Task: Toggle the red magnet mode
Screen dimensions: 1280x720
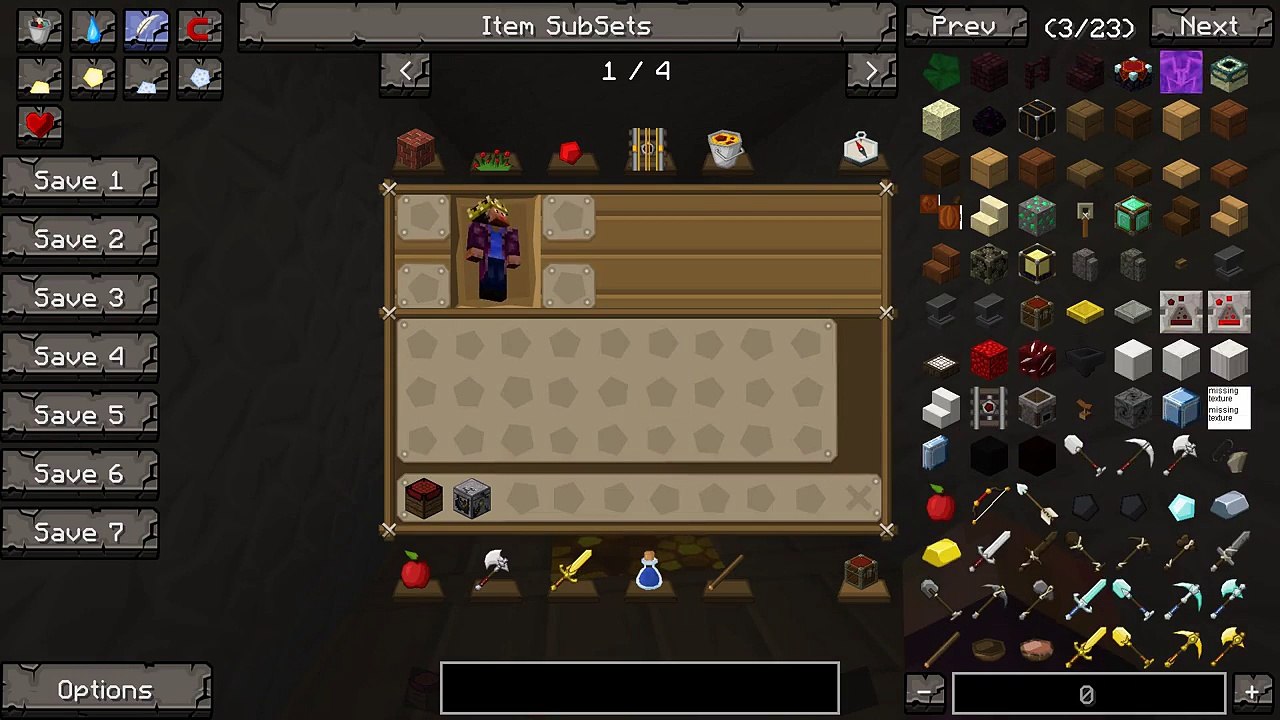Action: tap(199, 30)
